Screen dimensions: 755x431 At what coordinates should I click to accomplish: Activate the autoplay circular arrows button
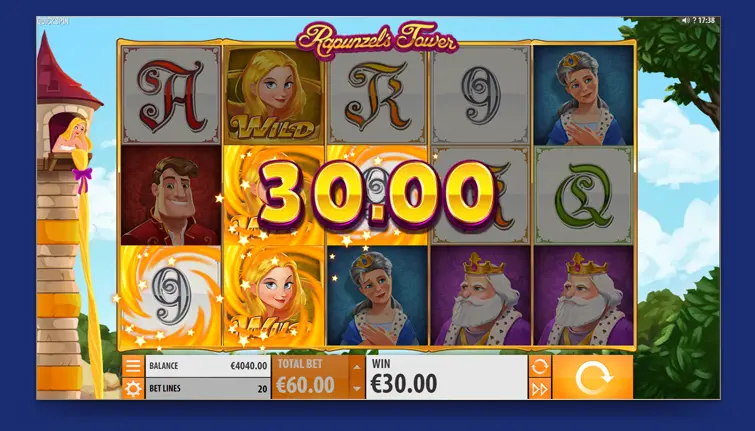(540, 366)
